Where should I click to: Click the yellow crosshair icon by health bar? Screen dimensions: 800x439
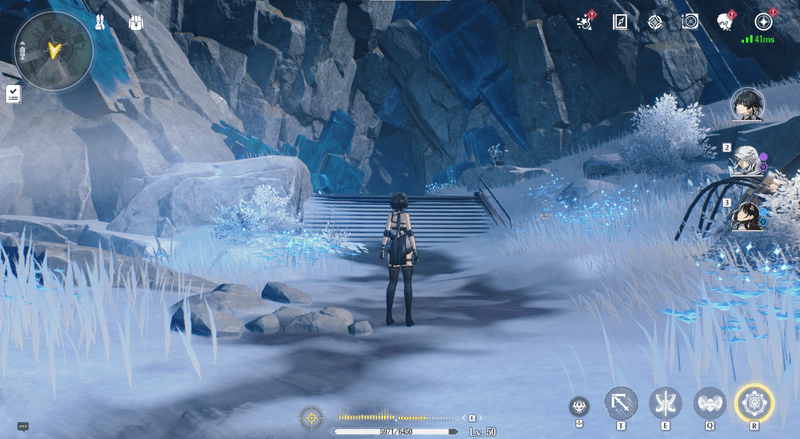(311, 416)
